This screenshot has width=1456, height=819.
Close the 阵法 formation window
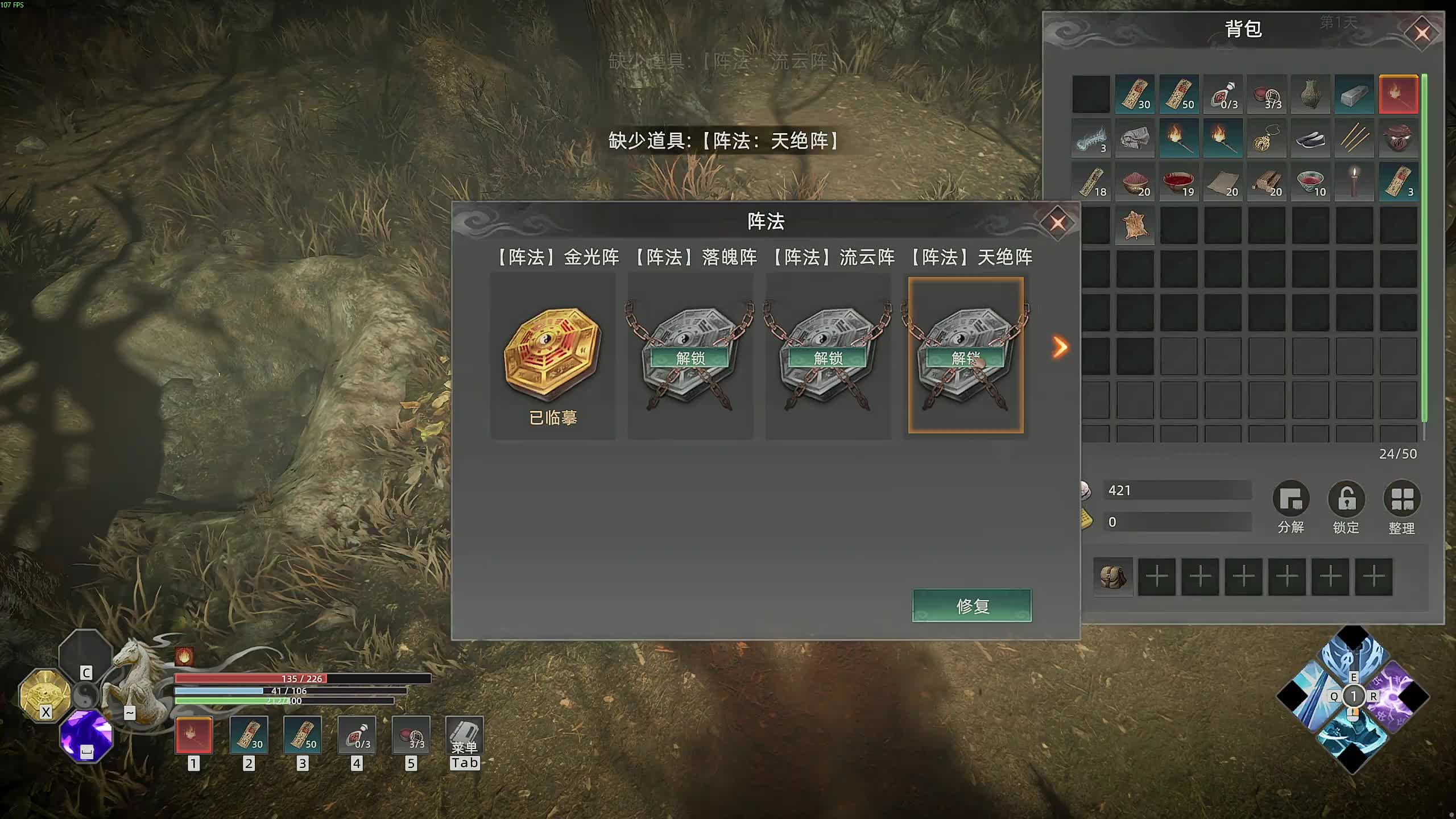tap(1057, 223)
